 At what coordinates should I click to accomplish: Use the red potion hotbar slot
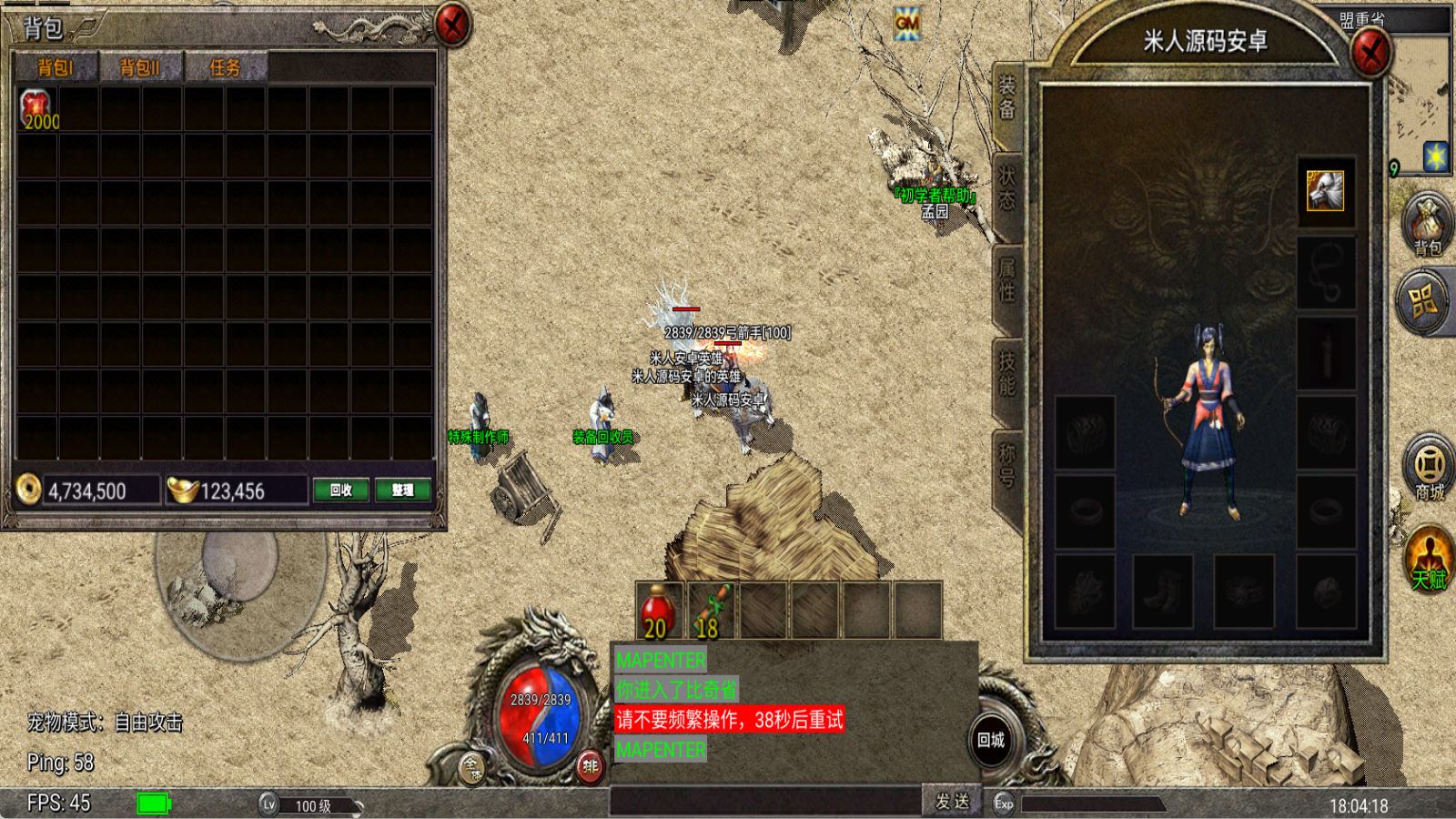pos(658,612)
